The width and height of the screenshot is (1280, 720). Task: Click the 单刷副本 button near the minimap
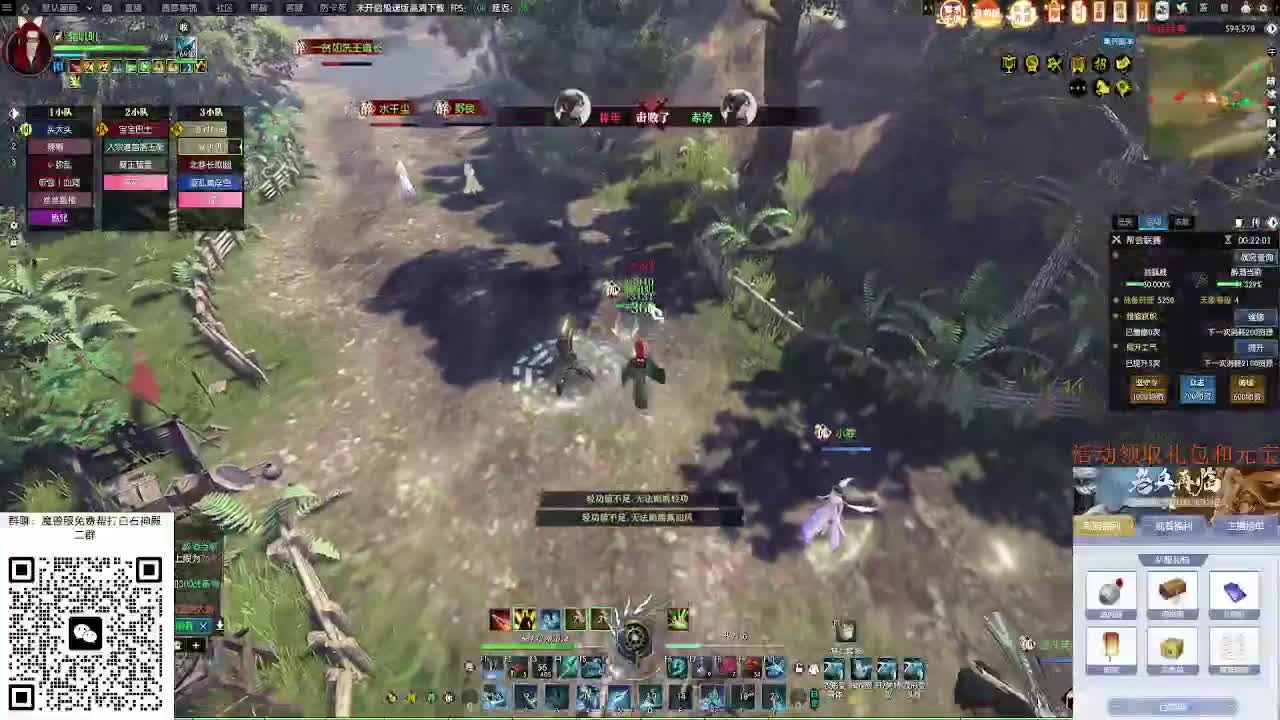coord(1119,41)
